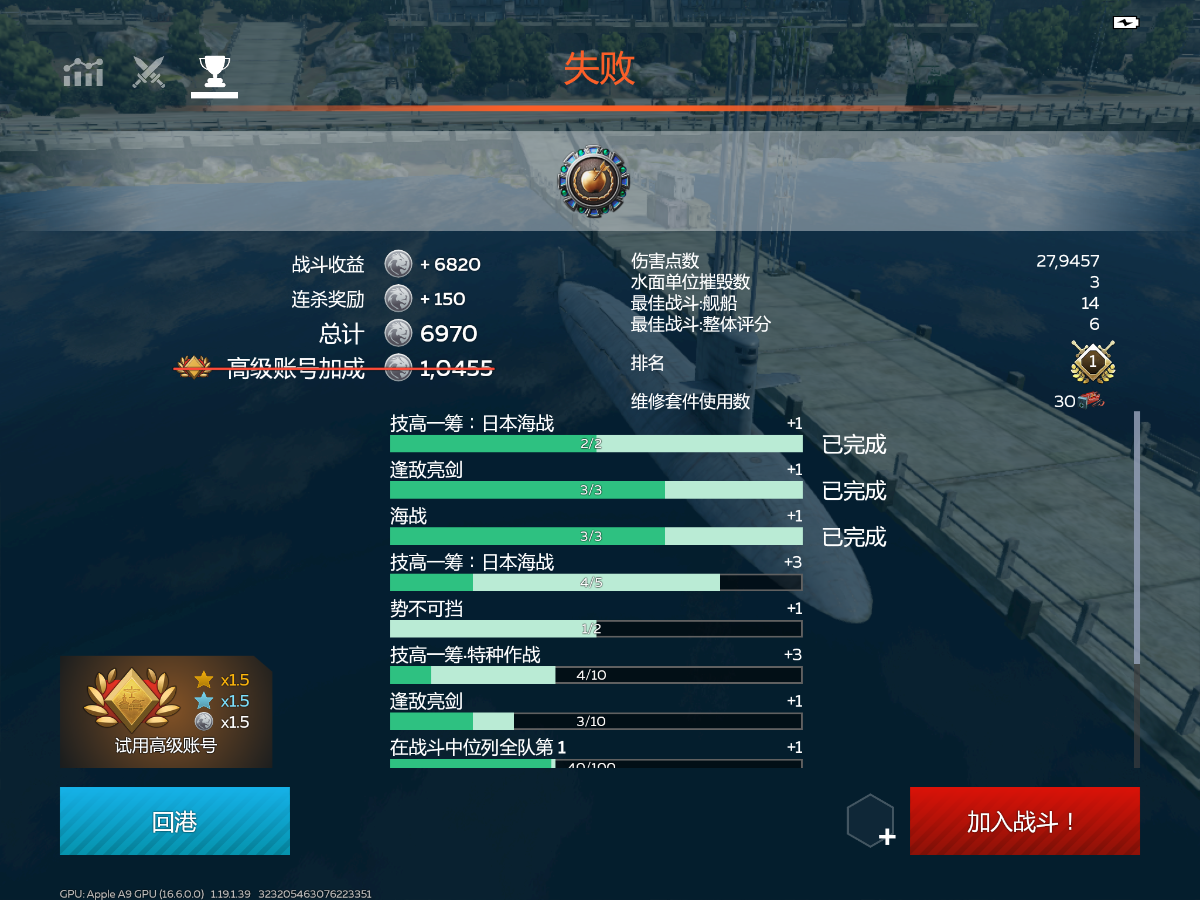Tap the struck-through 高级账号加成 bonus line
This screenshot has height=900, width=1200.
[x=335, y=368]
